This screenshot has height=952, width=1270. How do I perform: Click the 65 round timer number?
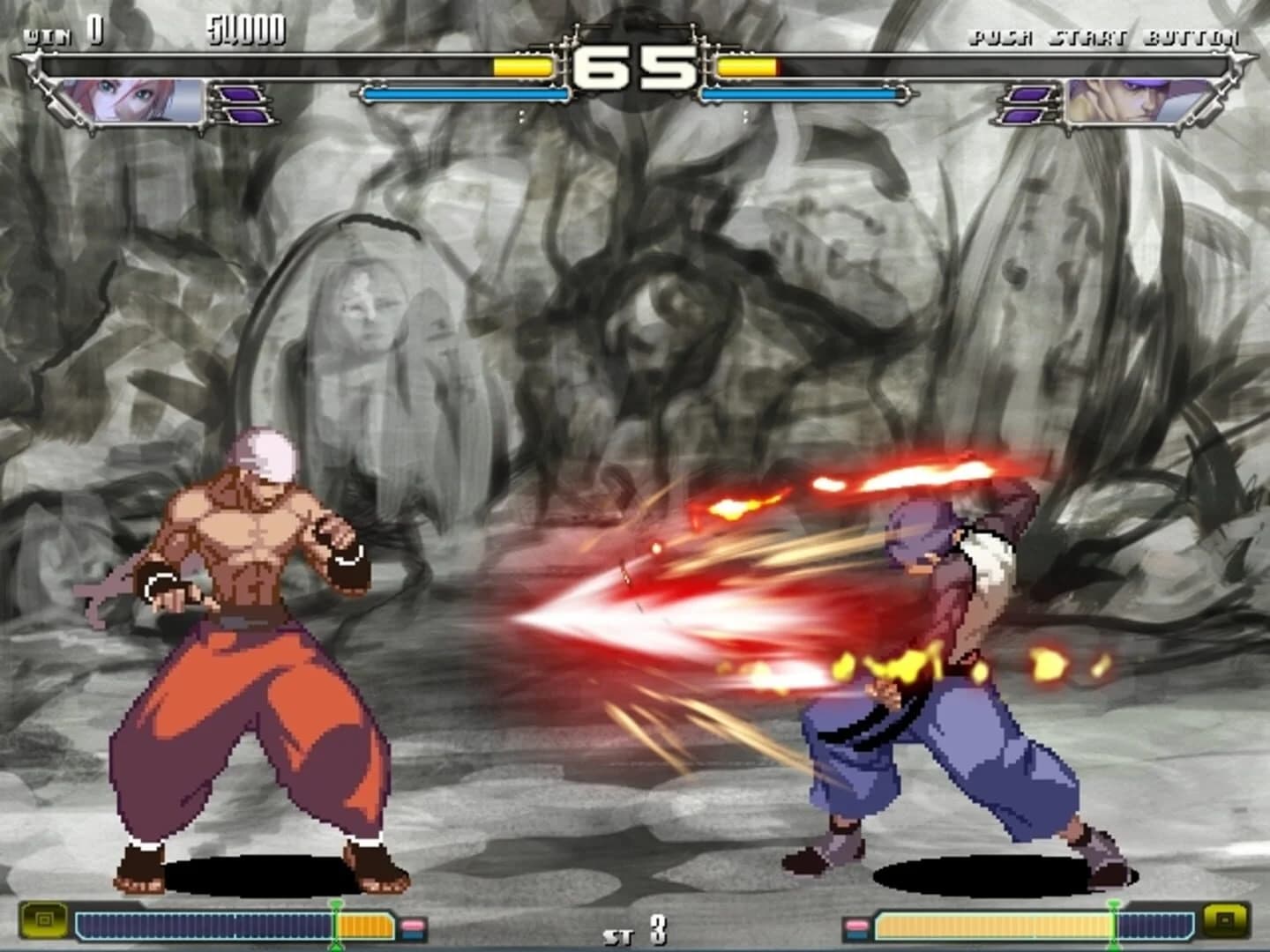click(x=632, y=64)
